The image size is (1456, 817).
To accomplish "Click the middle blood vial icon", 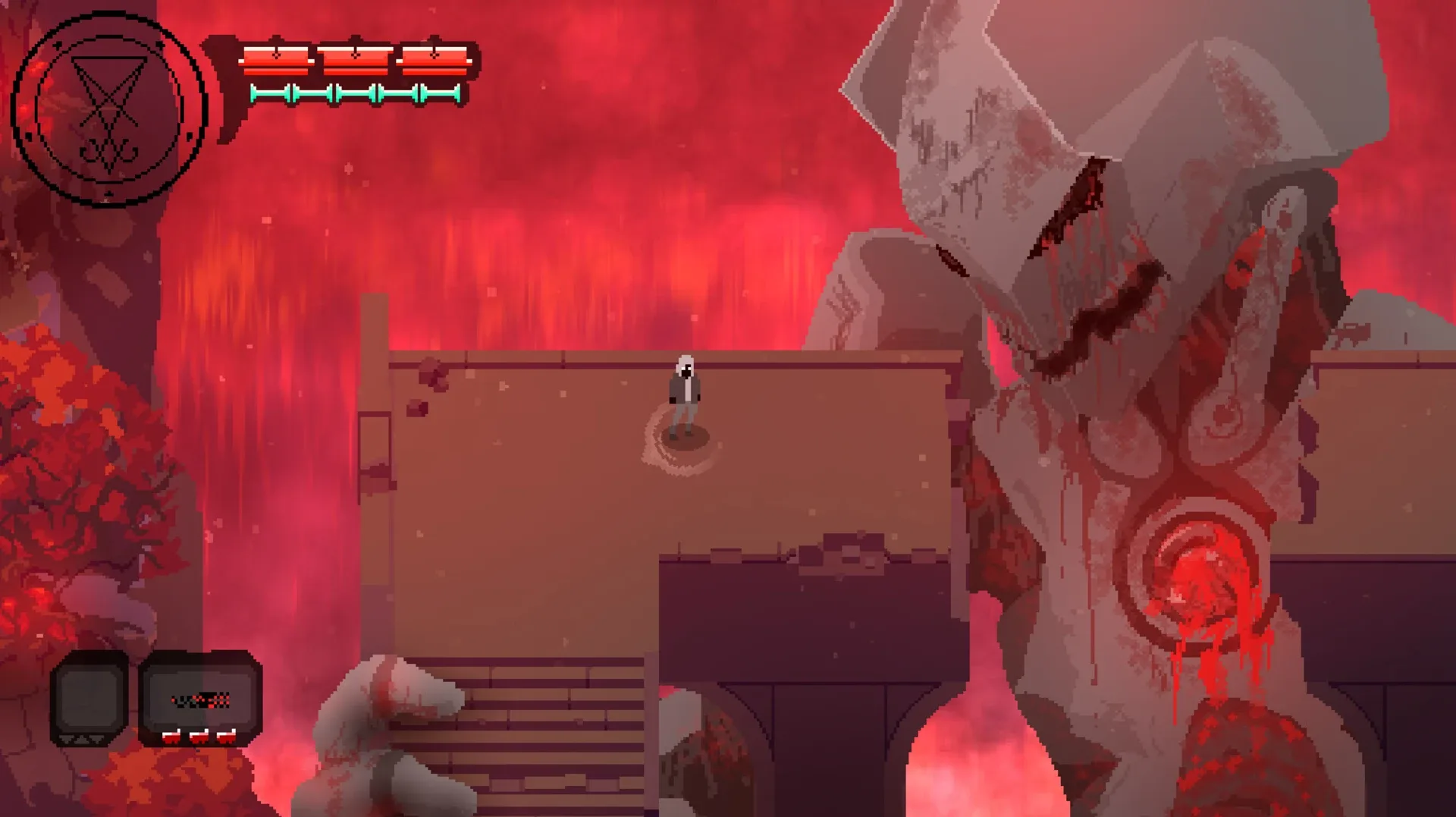I will coord(199,737).
